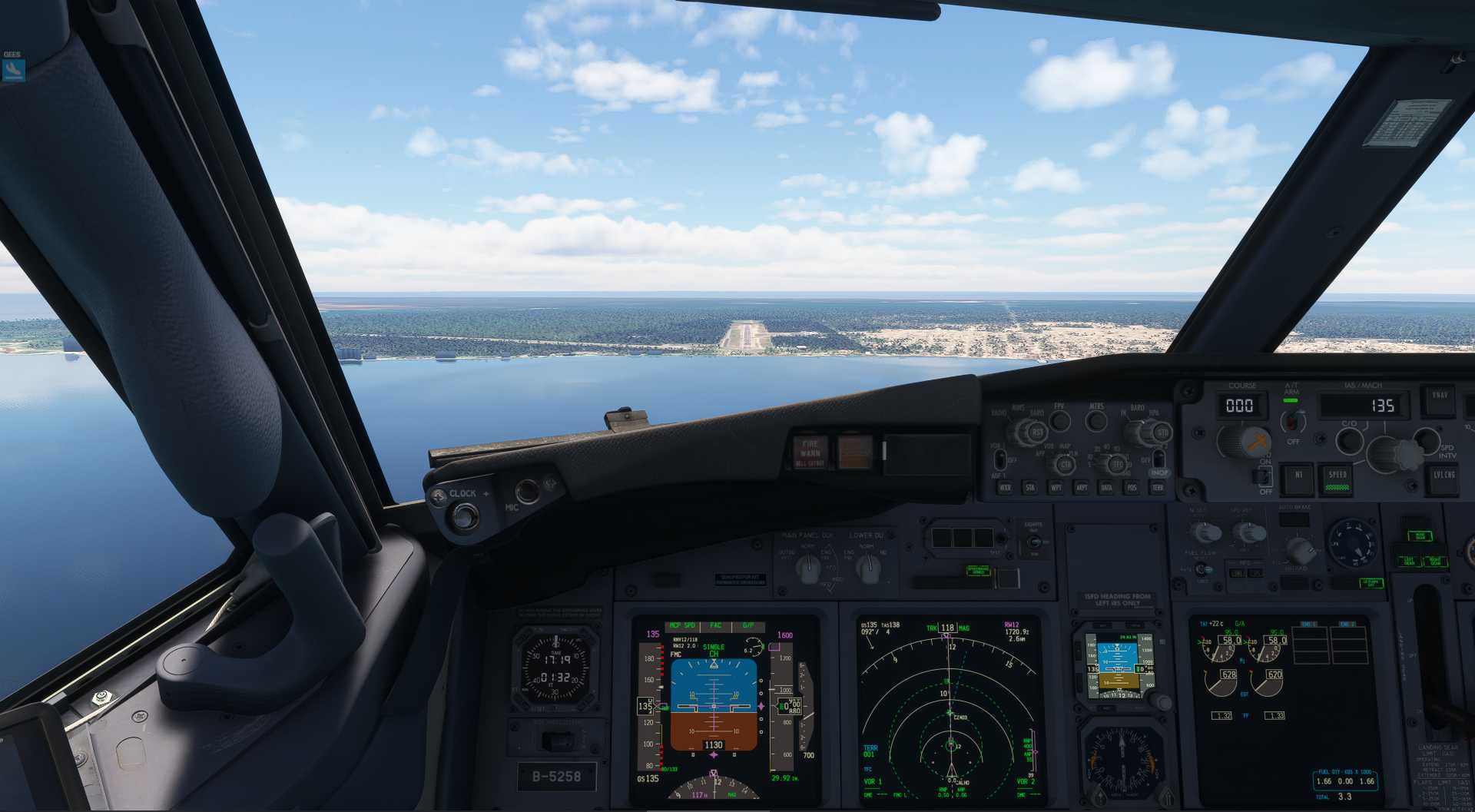Image resolution: width=1475 pixels, height=812 pixels.
Task: Show waypoints with the WPT button
Action: coord(1056,487)
